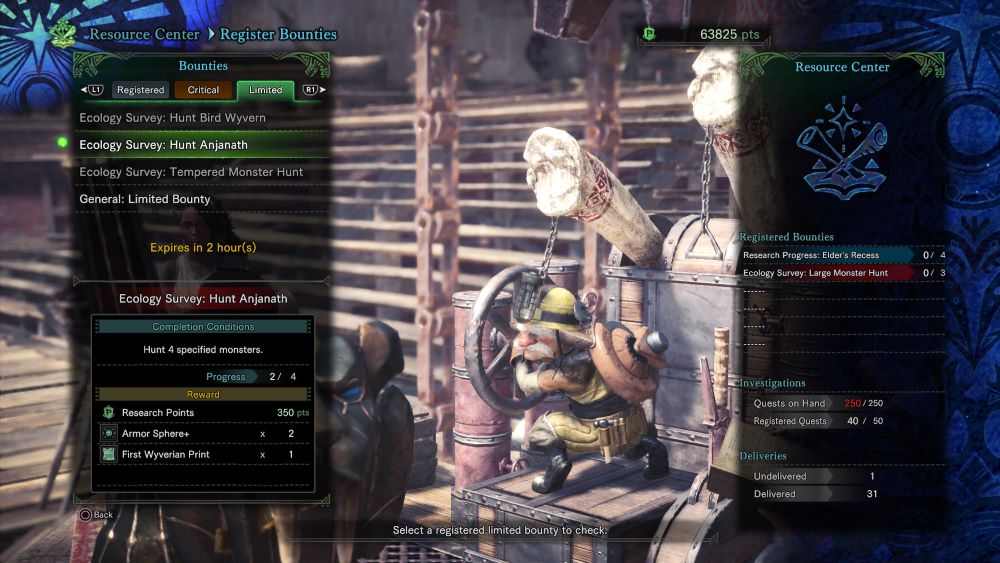The width and height of the screenshot is (1000, 563).
Task: Open the General: Limited Bounty entry
Action: coord(145,199)
